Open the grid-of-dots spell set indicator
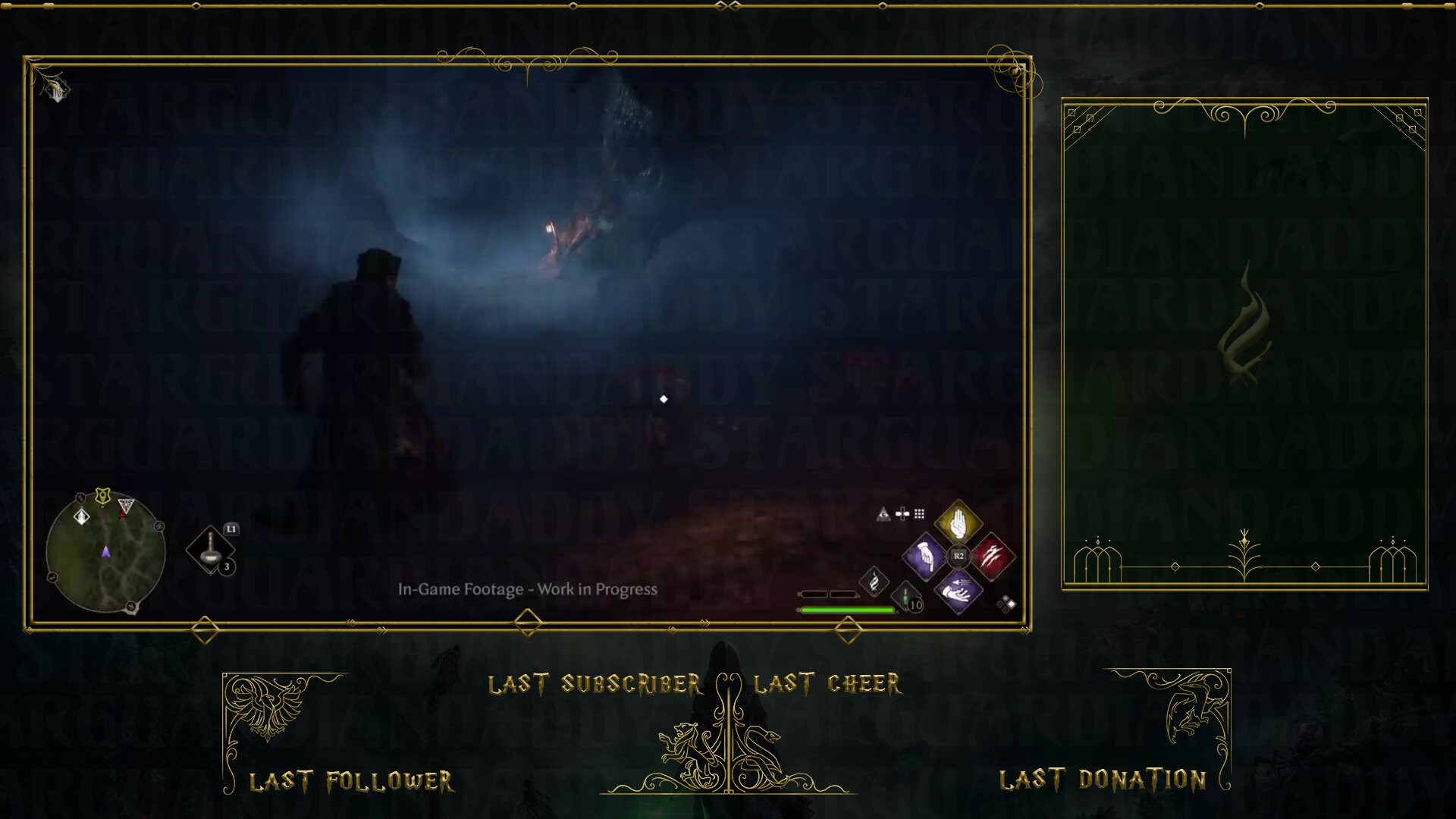The height and width of the screenshot is (819, 1456). pos(919,514)
